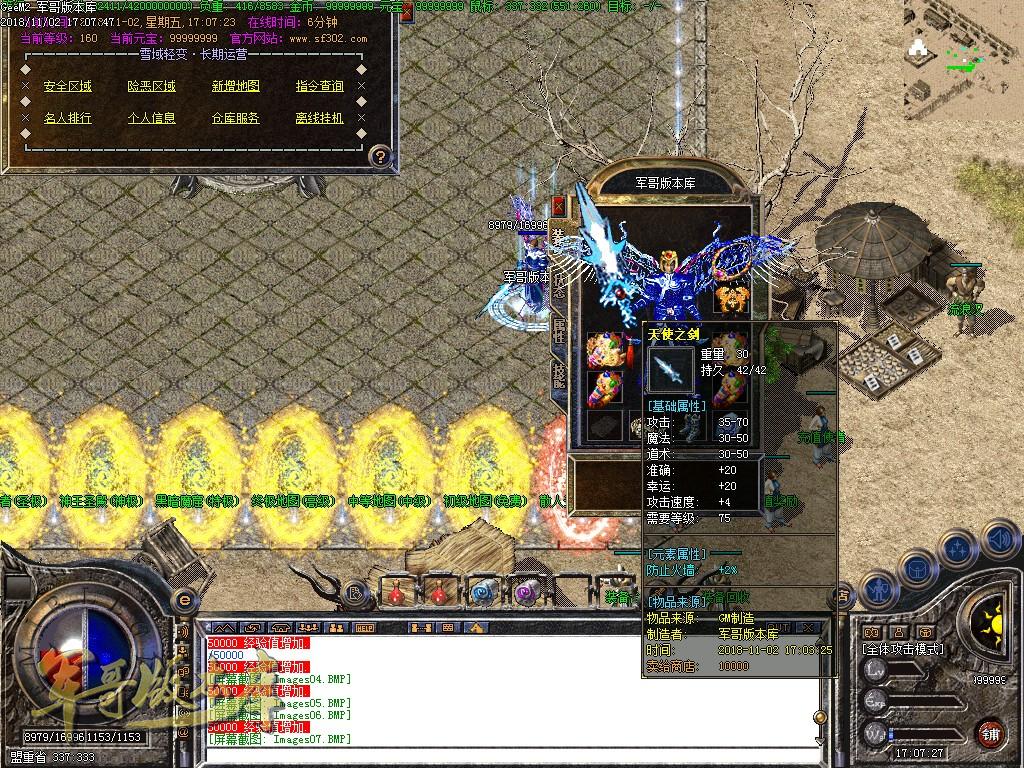
Task: Choose the 指令查询 command lookup link
Action: coord(320,86)
